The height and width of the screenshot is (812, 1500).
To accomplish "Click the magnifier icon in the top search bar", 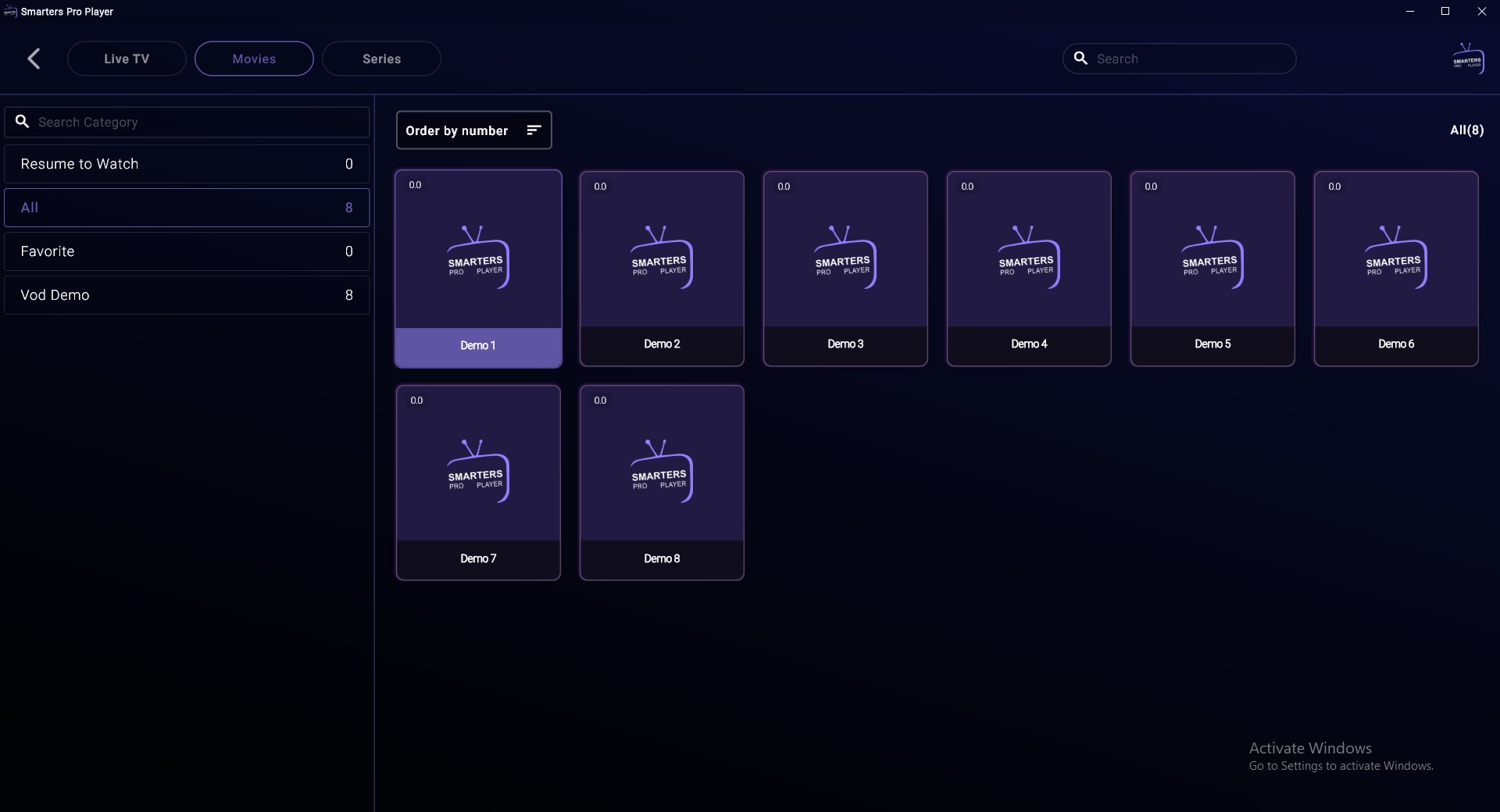I will coord(1081,59).
